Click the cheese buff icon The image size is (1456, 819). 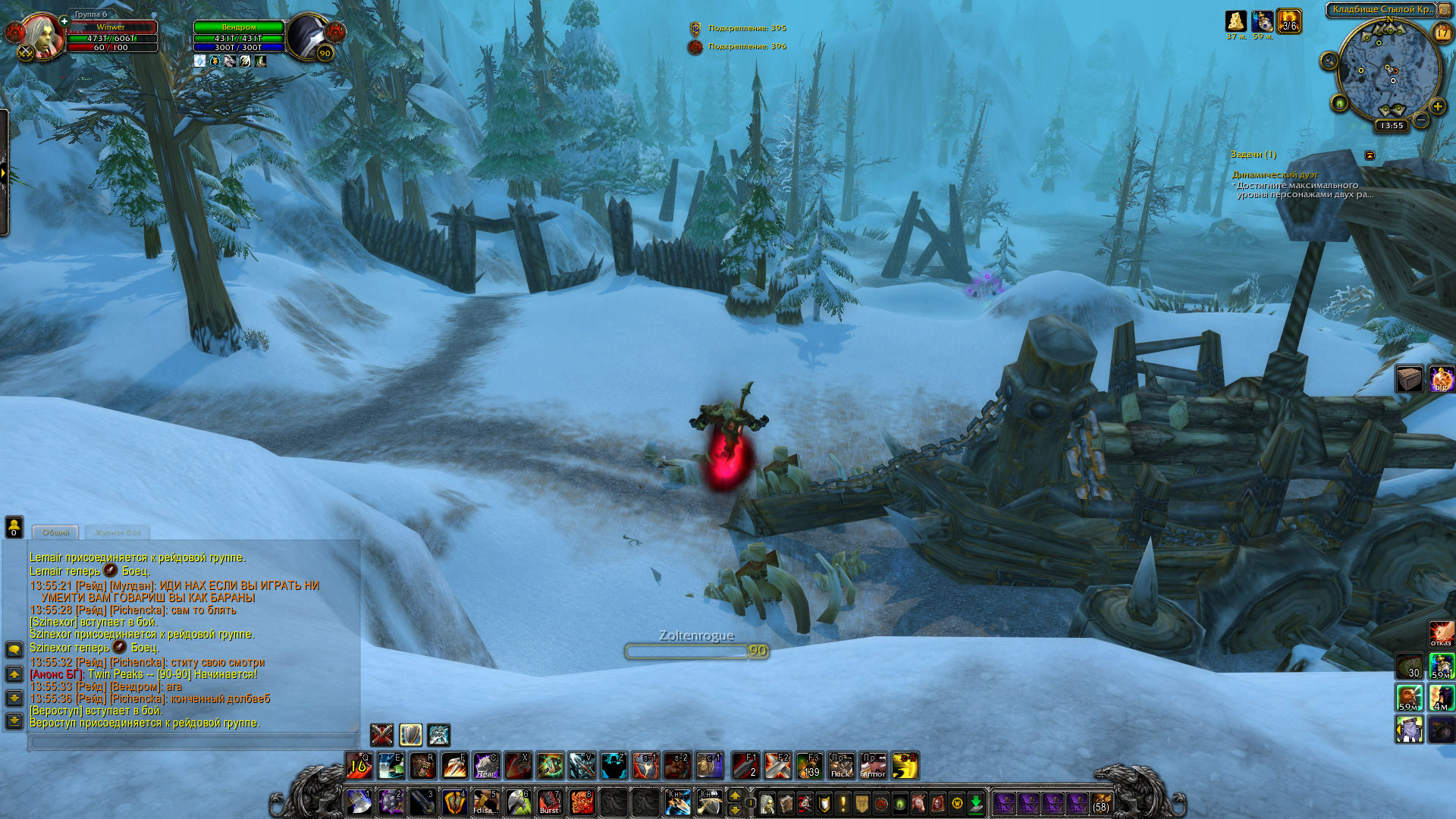[x=1236, y=20]
